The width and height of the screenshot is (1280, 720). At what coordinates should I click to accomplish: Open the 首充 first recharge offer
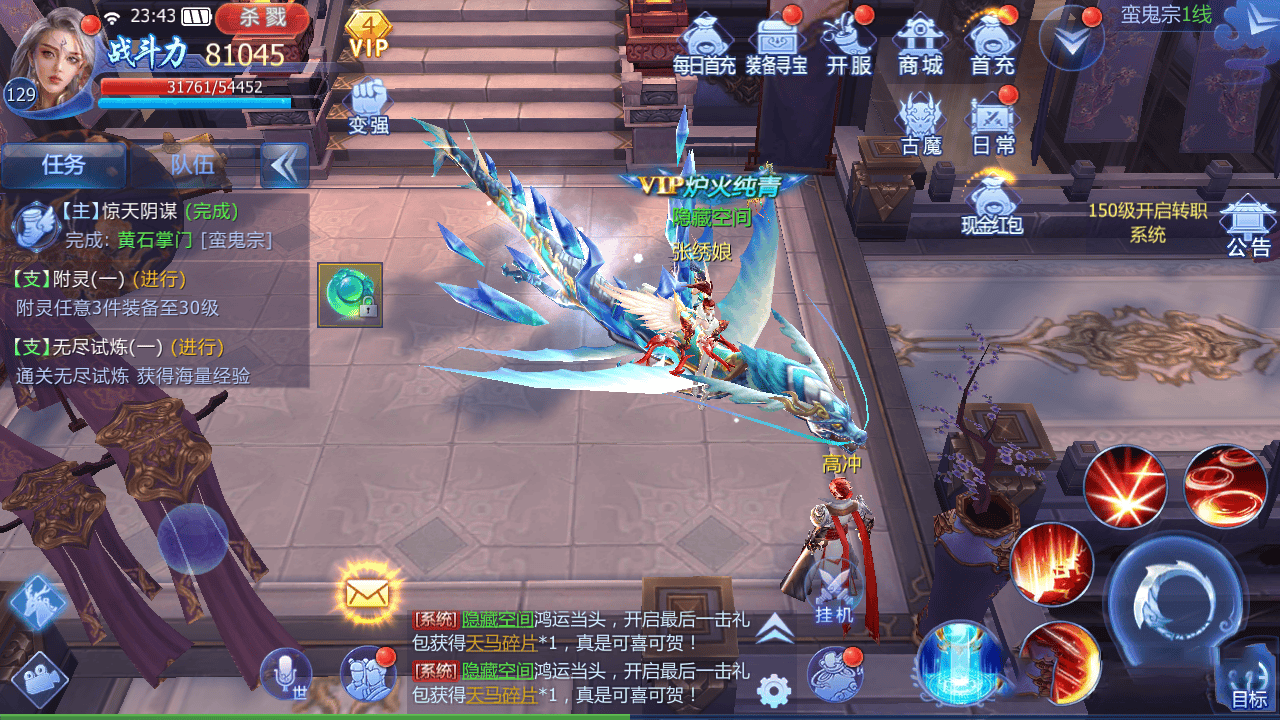point(992,44)
